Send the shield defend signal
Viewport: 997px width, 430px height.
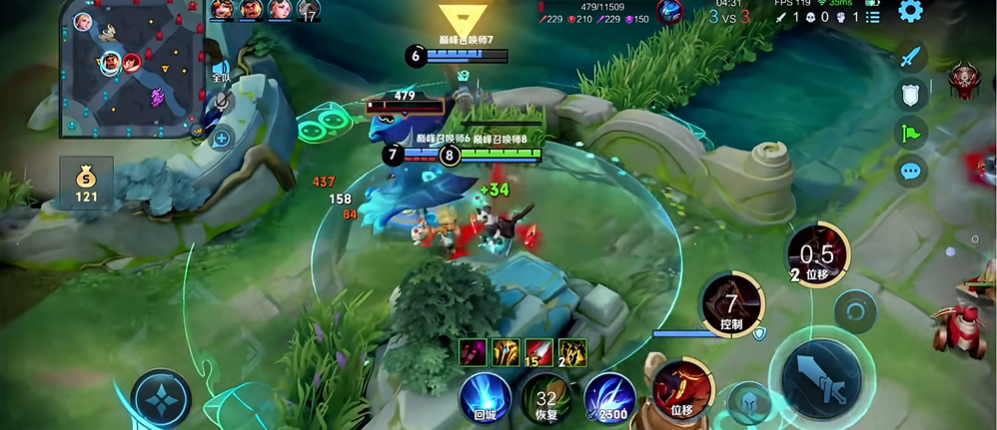909,94
